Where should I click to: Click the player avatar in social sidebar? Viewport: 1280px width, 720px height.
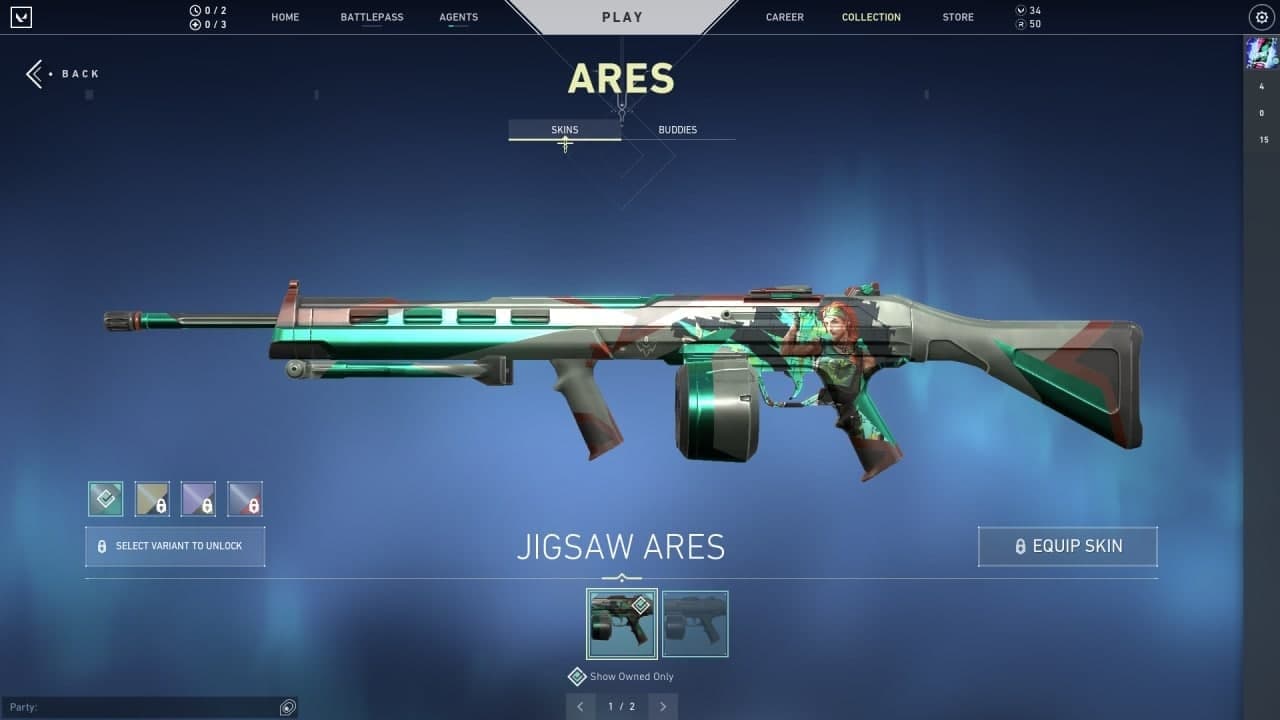click(1261, 52)
